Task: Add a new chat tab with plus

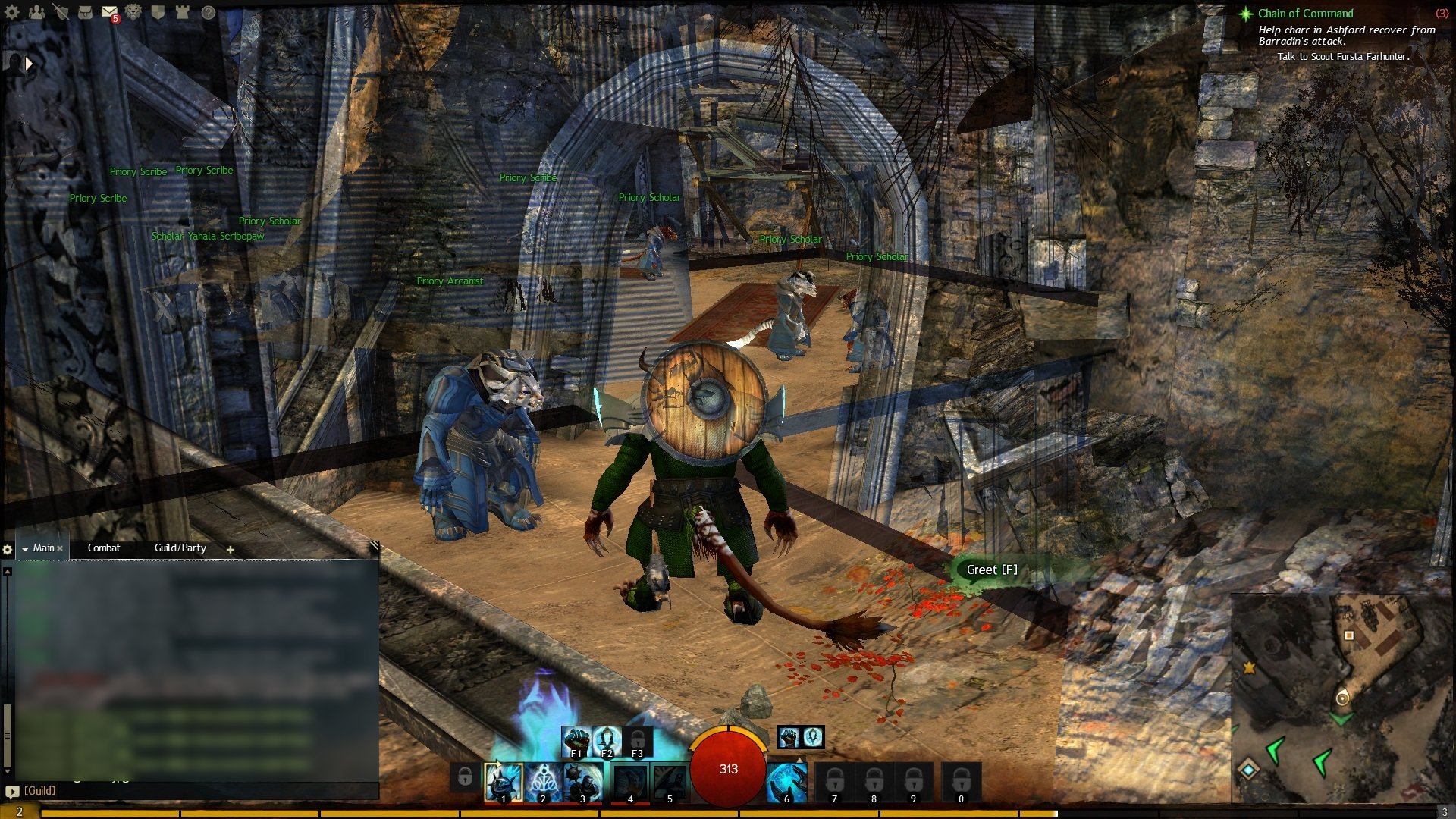Action: click(x=230, y=549)
